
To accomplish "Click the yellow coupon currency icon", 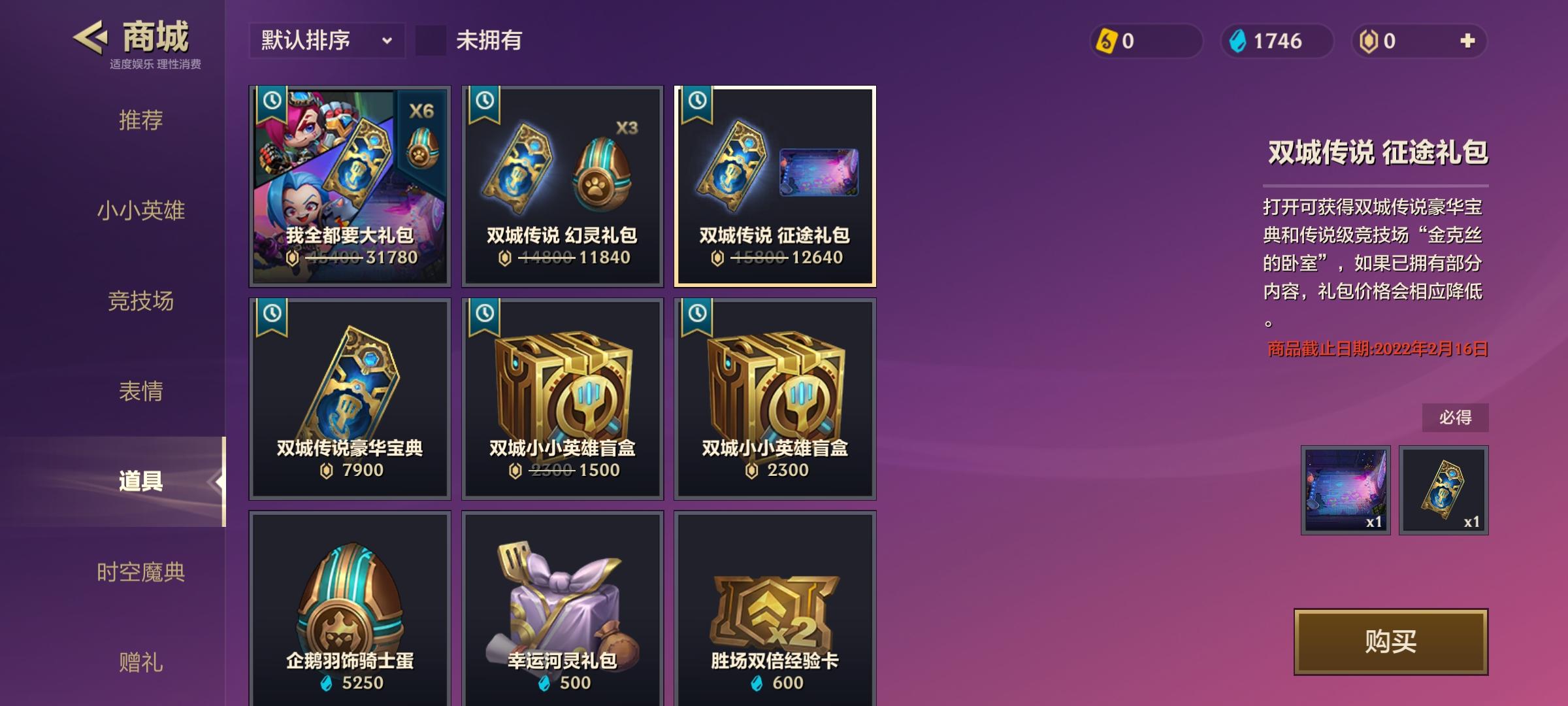I will tap(1107, 42).
